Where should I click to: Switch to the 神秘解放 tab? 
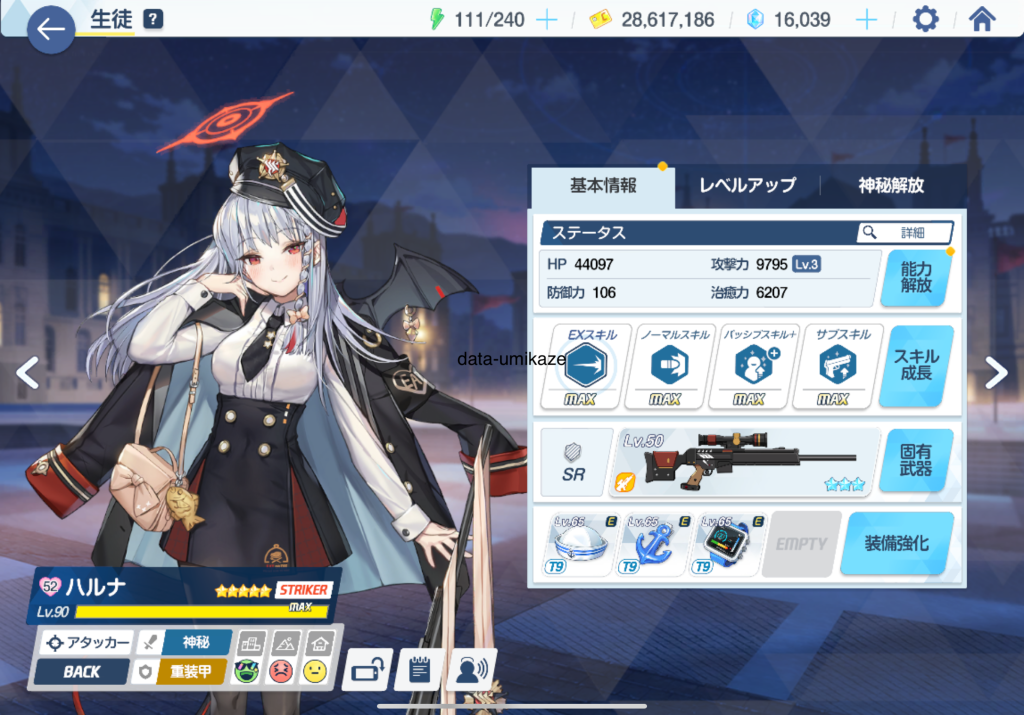point(891,185)
